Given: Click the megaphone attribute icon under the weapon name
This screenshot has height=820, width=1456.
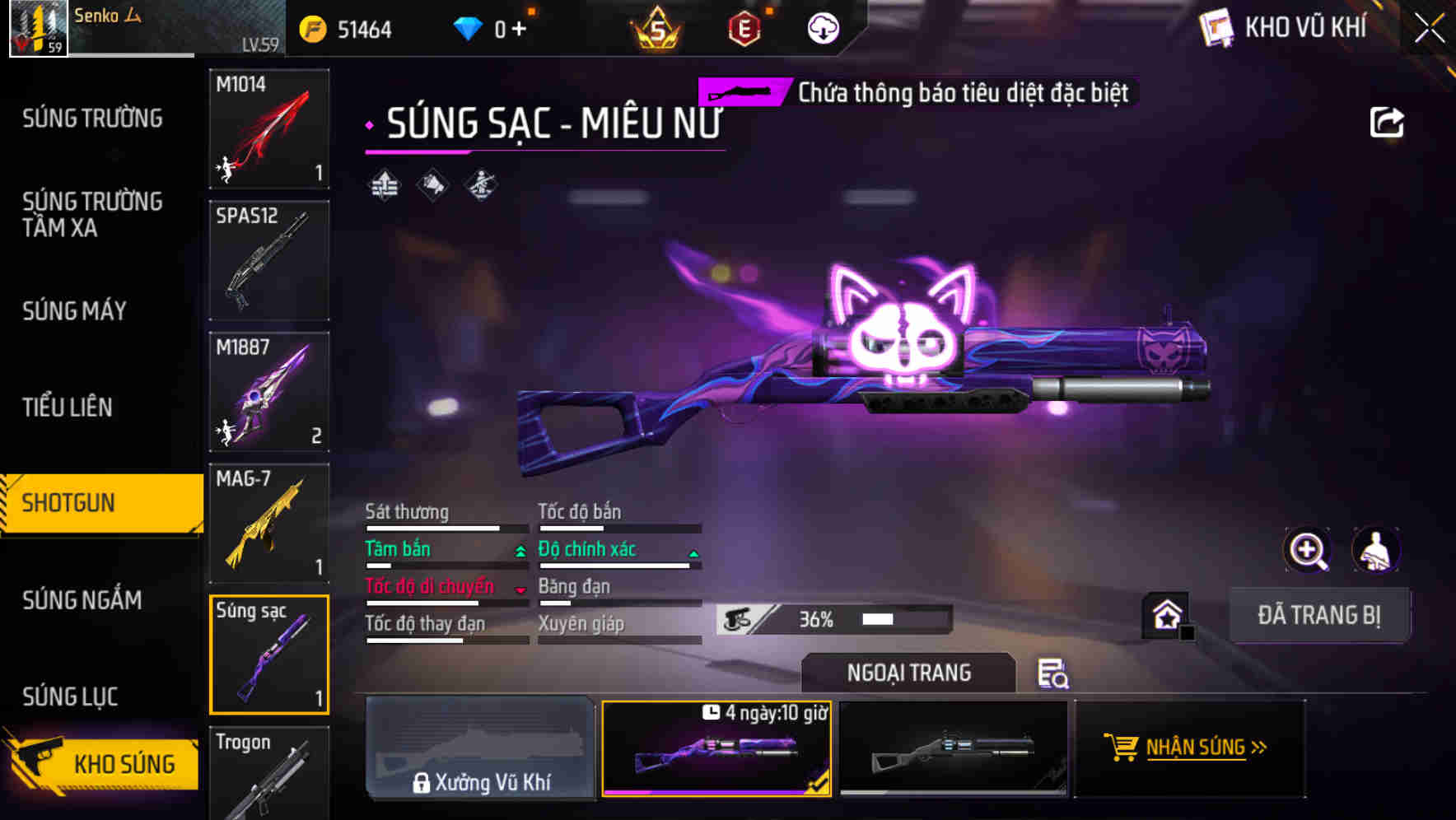Looking at the screenshot, I should (432, 184).
